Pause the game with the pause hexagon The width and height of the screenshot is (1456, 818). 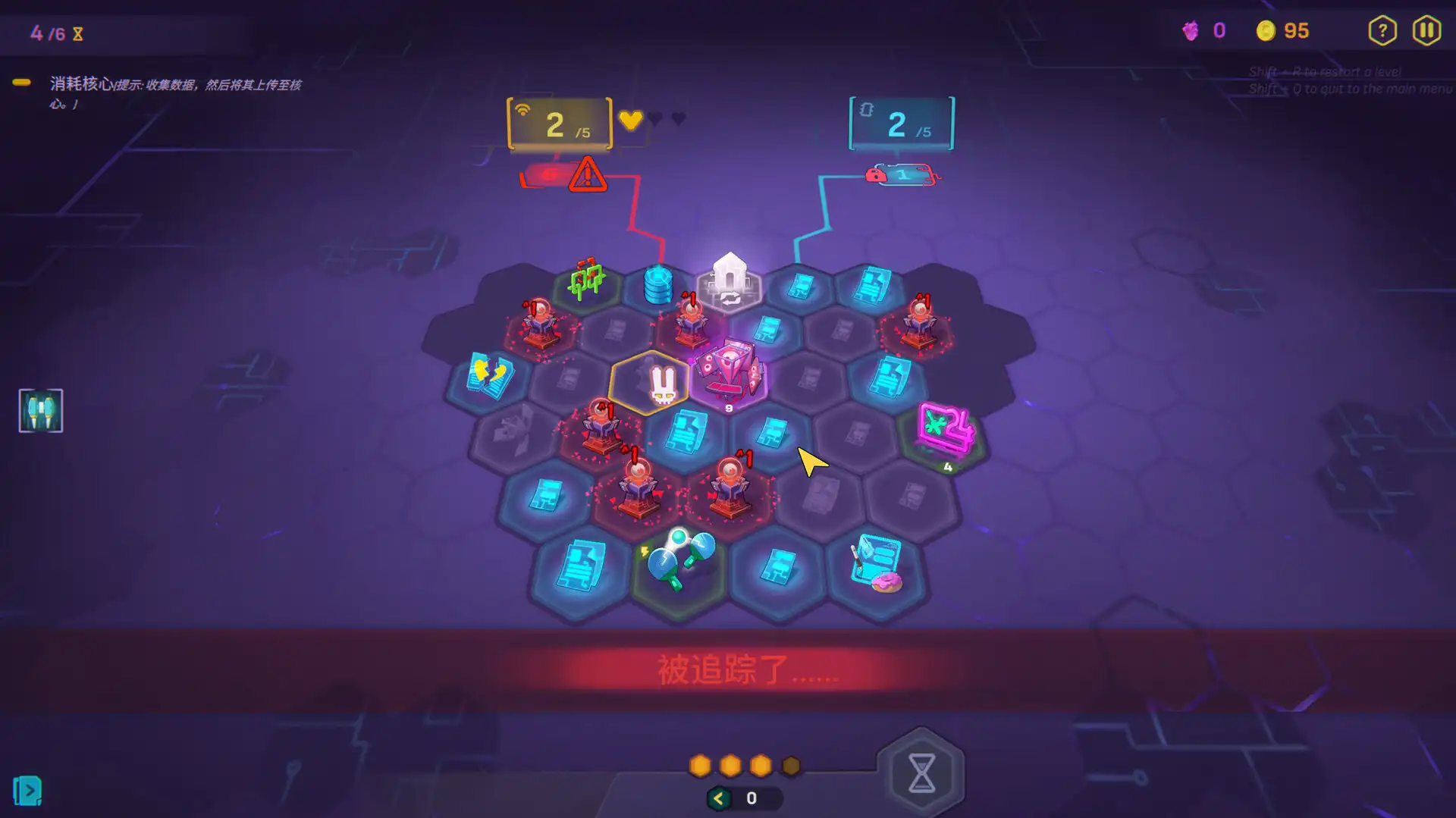tap(1426, 30)
